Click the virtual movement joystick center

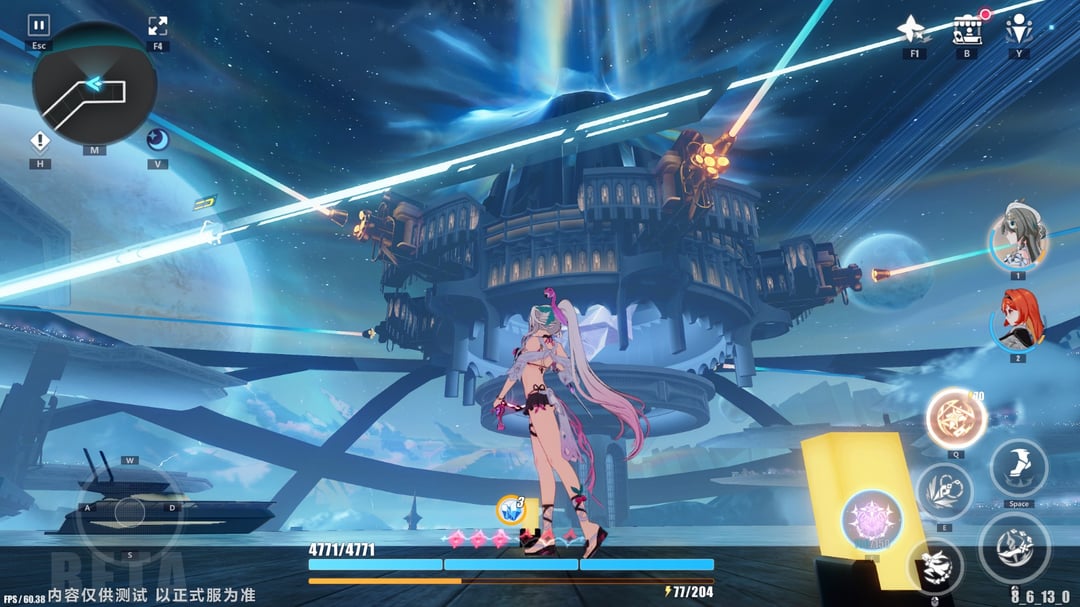click(x=129, y=511)
